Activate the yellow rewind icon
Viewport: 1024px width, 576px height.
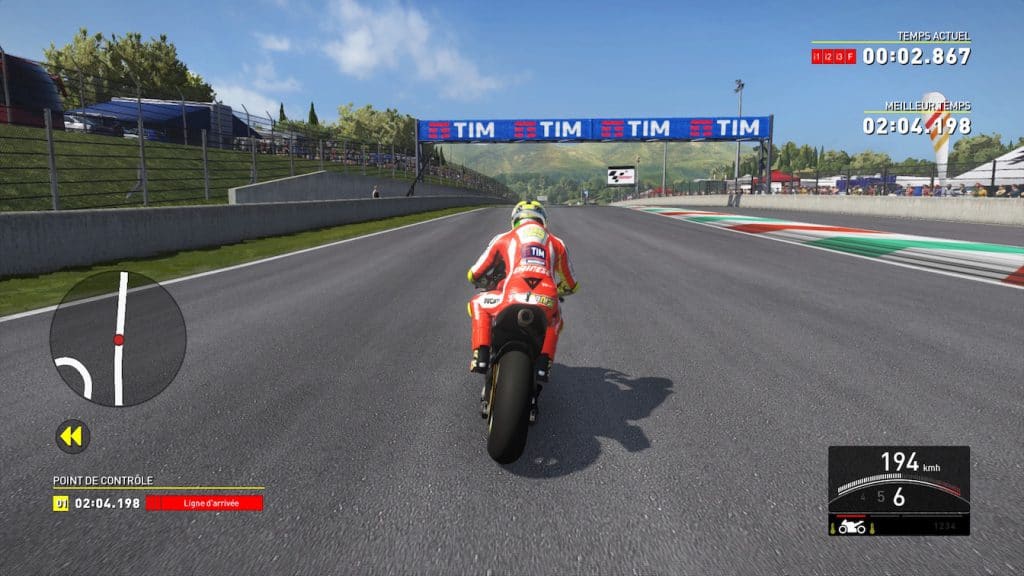pos(72,436)
